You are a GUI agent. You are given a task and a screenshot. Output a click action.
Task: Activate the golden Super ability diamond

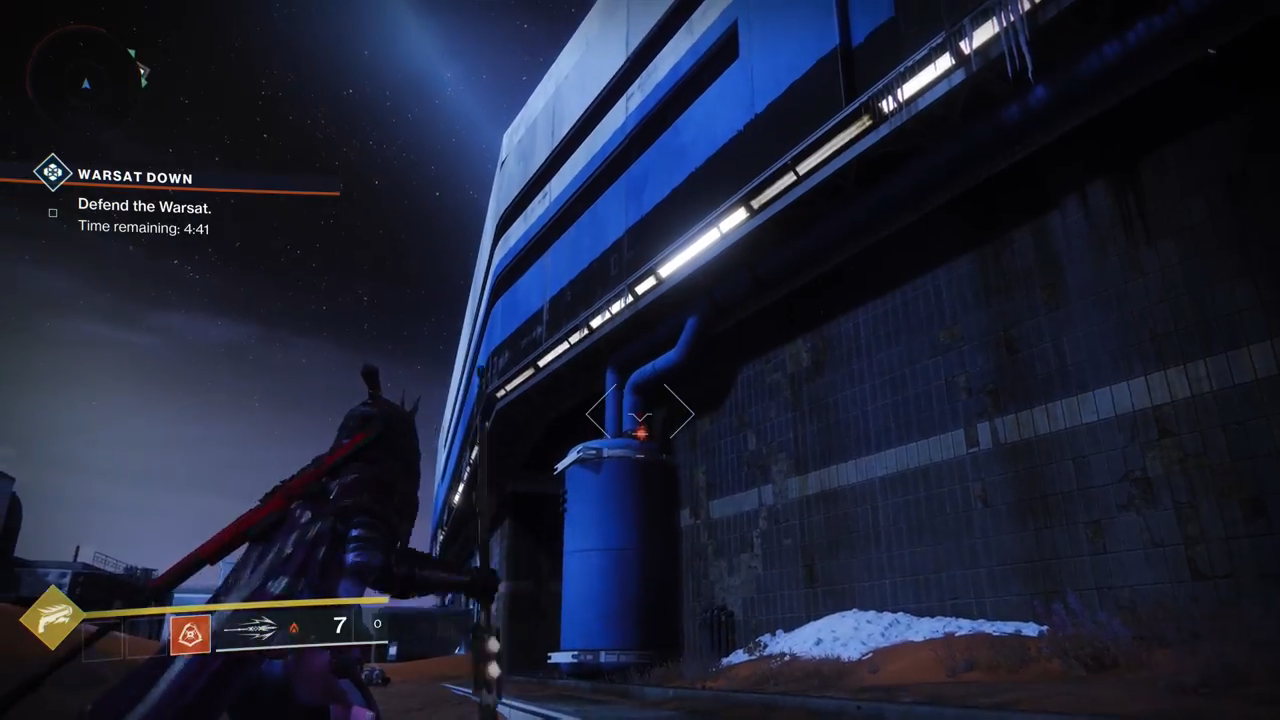(x=52, y=617)
